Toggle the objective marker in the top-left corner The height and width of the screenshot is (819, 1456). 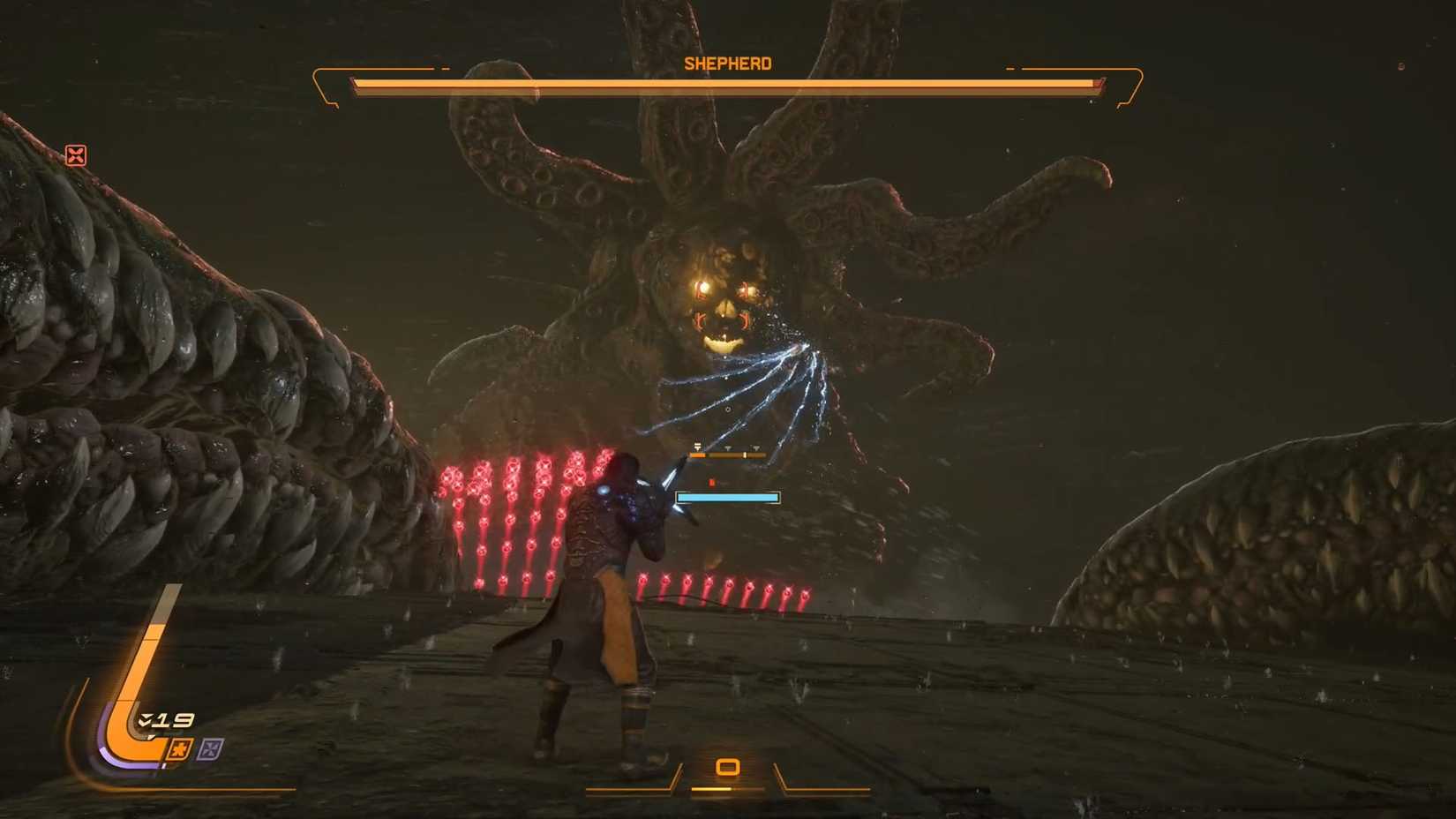coord(78,156)
